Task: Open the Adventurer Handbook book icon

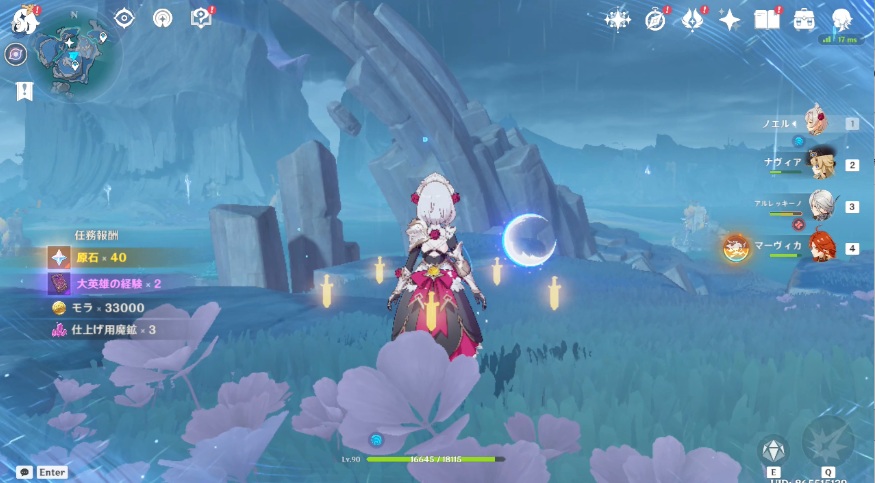Action: pyautogui.click(x=767, y=20)
